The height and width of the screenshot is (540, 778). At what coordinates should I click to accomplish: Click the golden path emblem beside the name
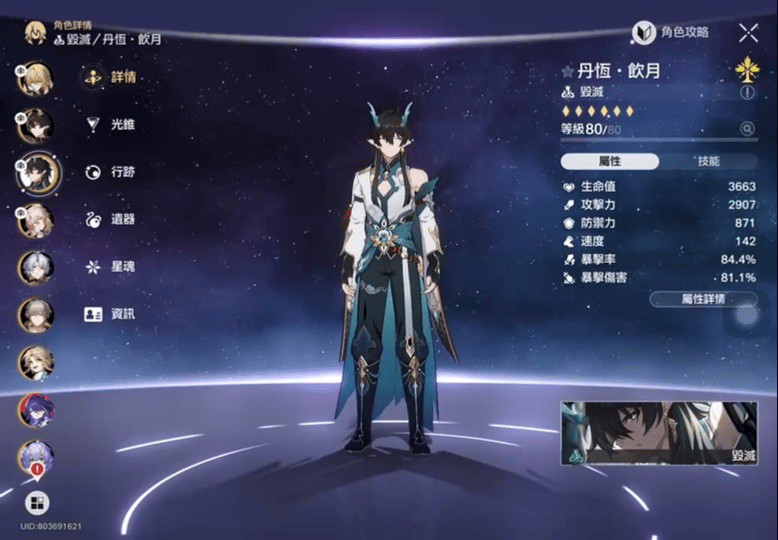pos(746,68)
